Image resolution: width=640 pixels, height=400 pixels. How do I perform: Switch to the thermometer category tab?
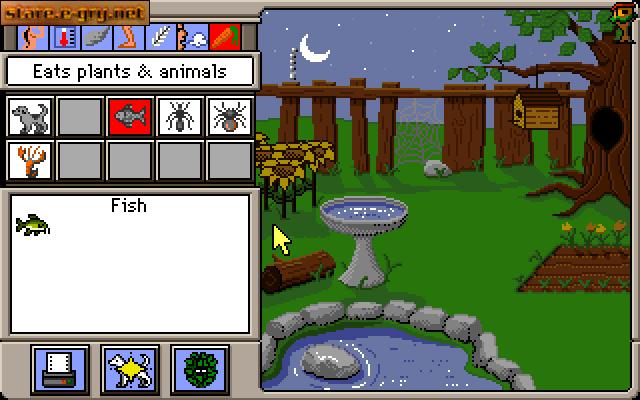(66, 38)
